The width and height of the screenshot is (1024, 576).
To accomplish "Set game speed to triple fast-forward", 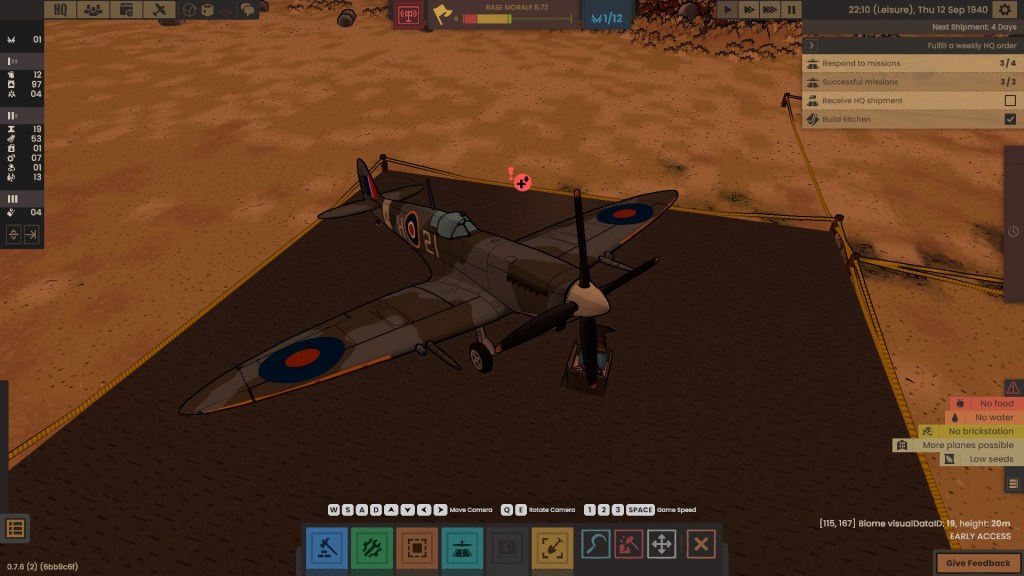I will 770,10.
